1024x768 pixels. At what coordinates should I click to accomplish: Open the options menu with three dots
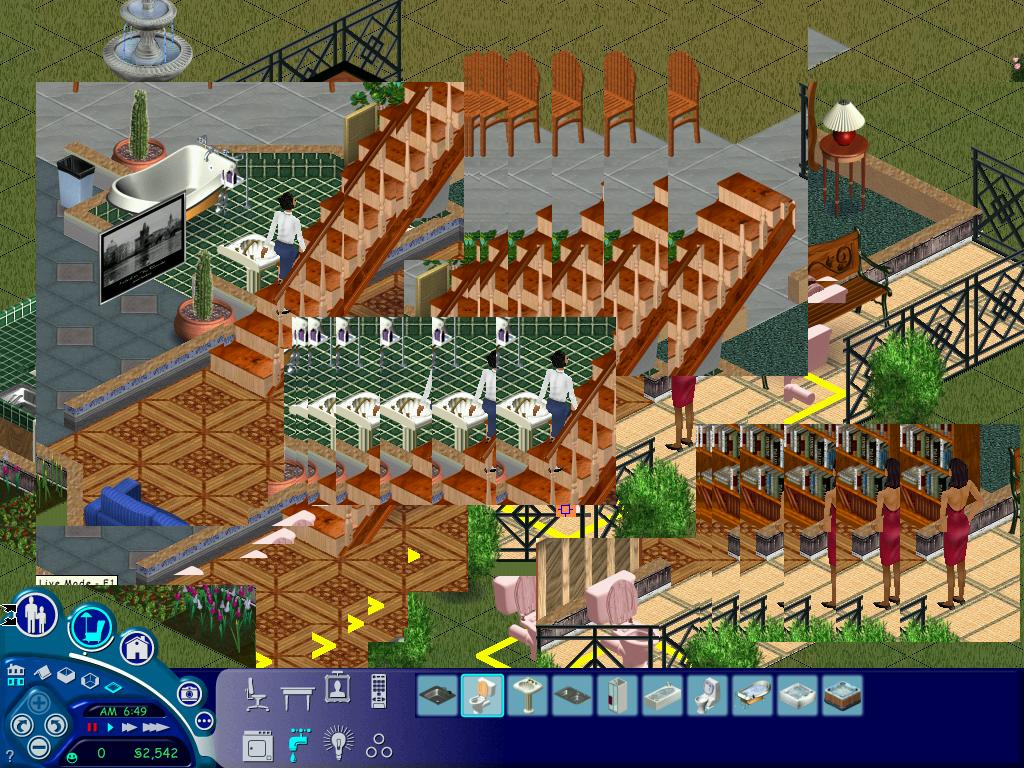(x=204, y=720)
